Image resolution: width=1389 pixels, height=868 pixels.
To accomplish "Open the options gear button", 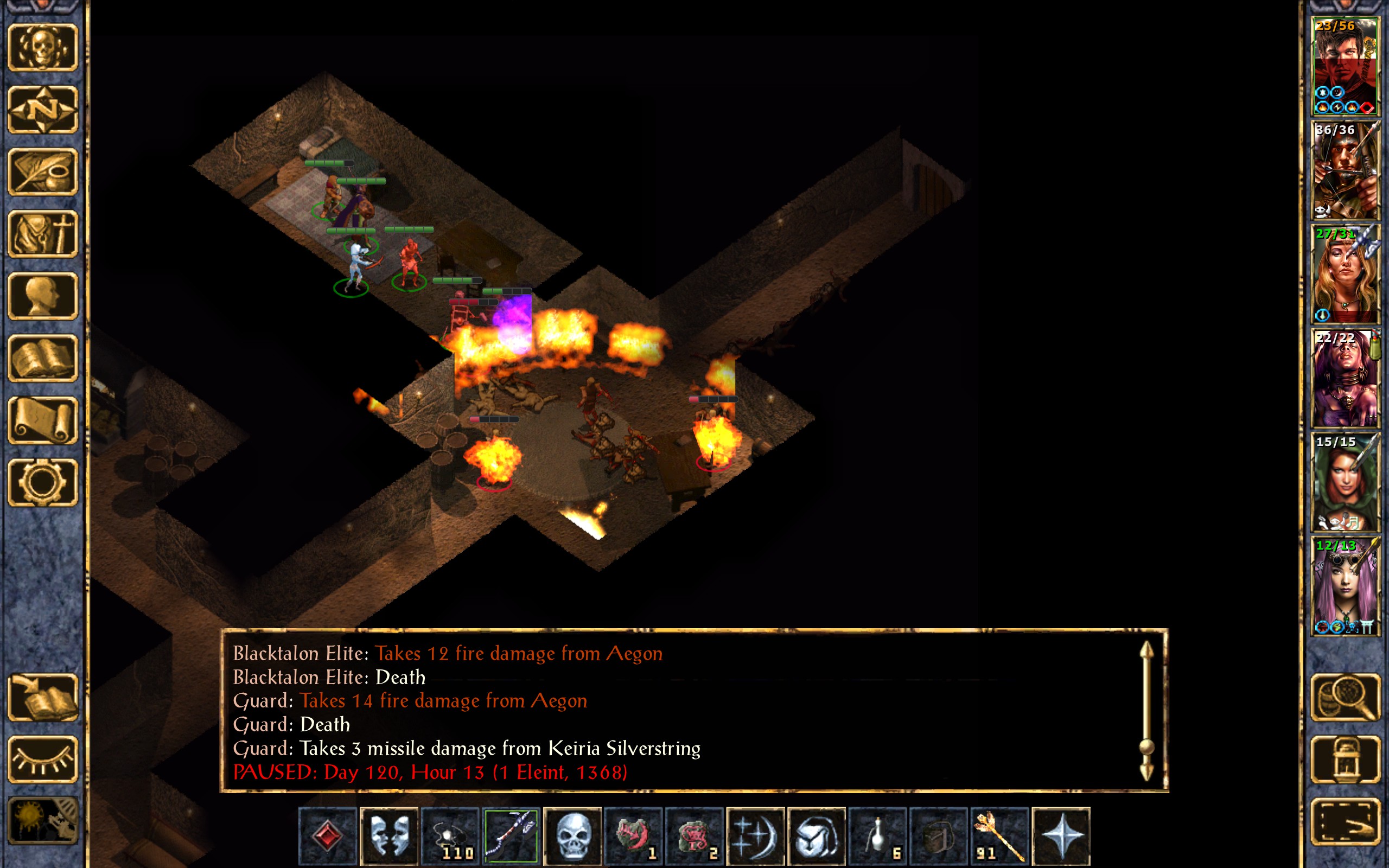I will (x=42, y=482).
